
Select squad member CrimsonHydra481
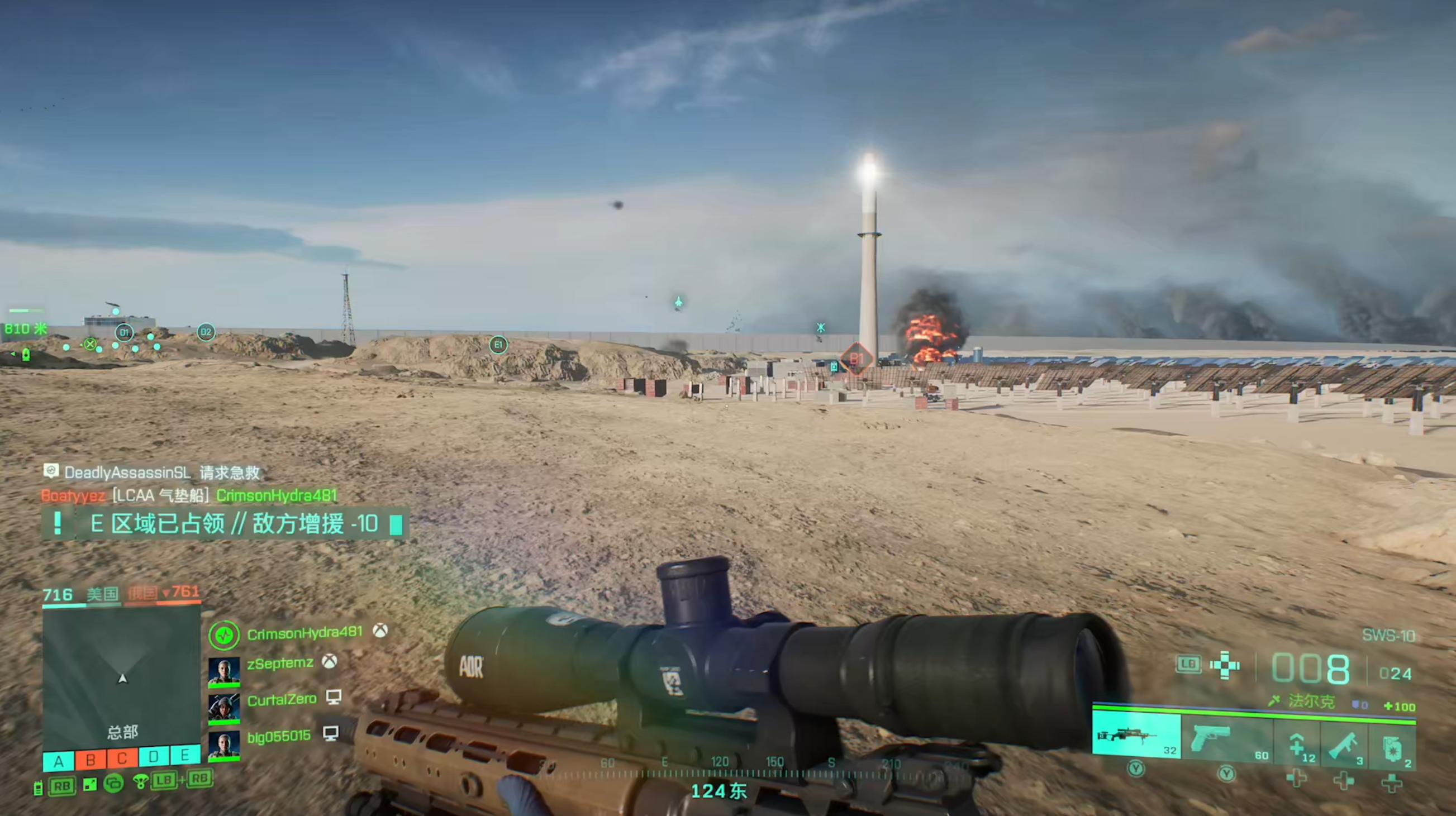[304, 633]
